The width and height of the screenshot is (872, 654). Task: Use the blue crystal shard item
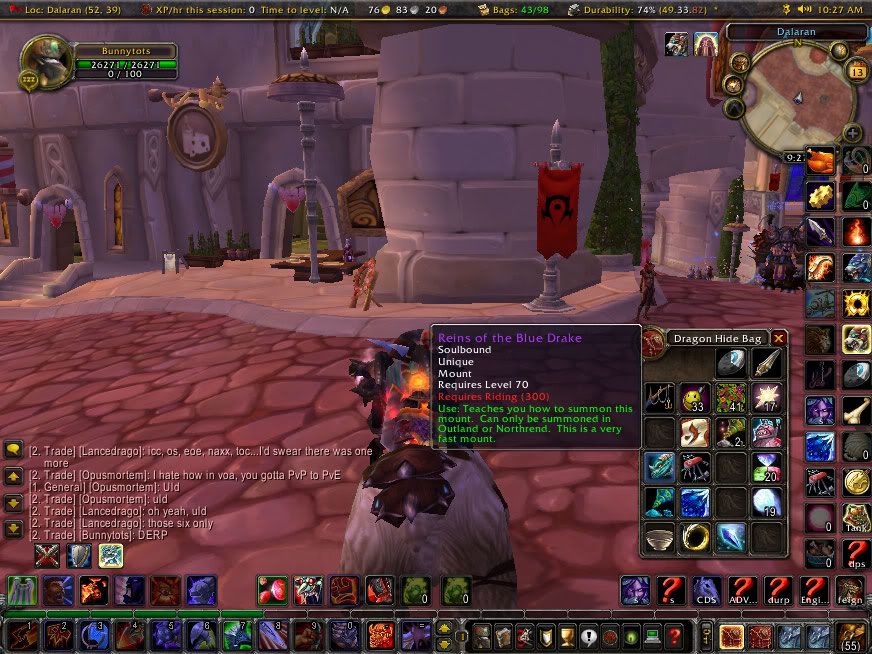click(x=729, y=538)
